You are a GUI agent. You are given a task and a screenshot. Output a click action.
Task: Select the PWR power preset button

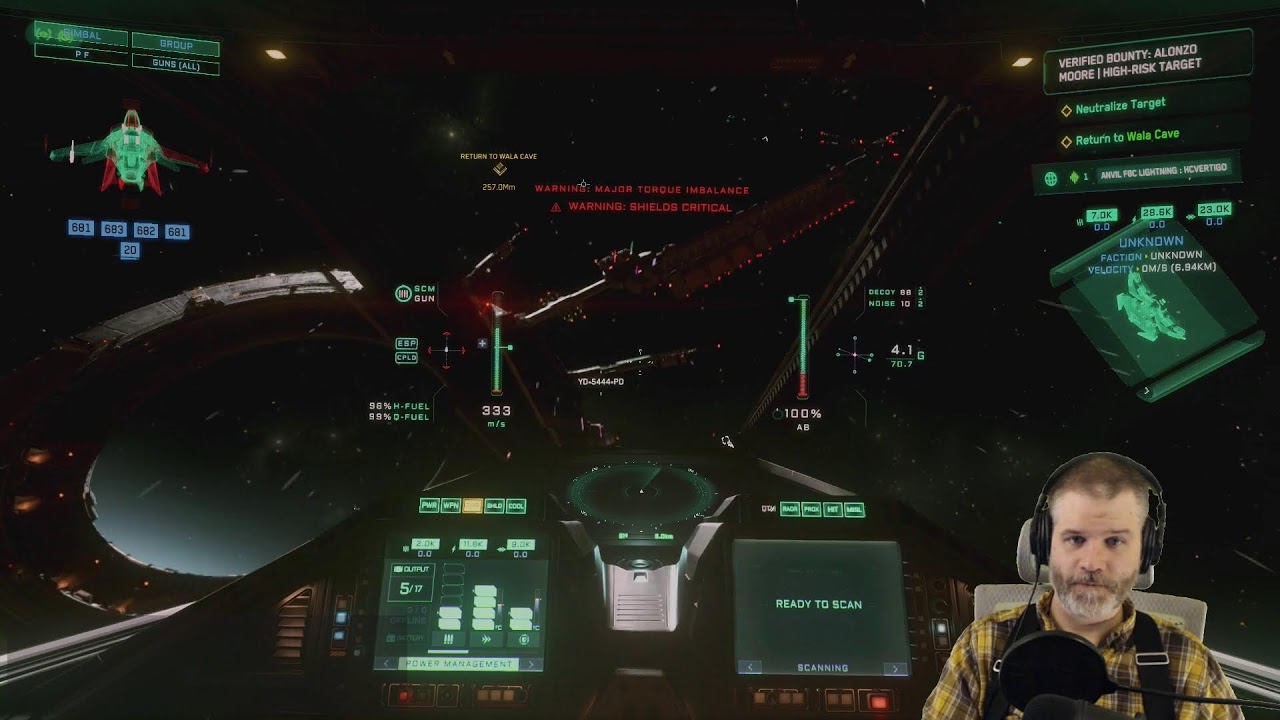coord(429,506)
